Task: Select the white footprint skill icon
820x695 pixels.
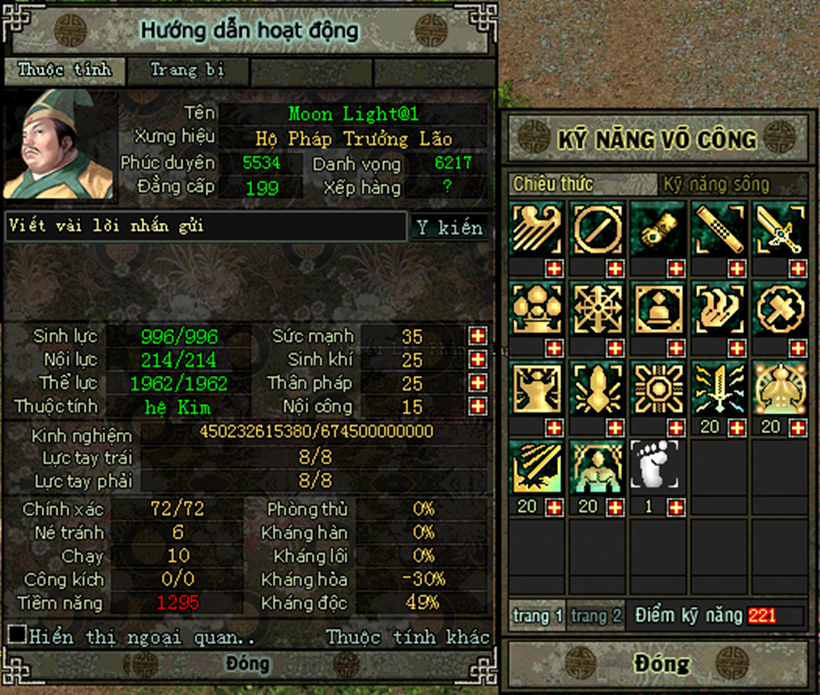Action: pyautogui.click(x=658, y=466)
